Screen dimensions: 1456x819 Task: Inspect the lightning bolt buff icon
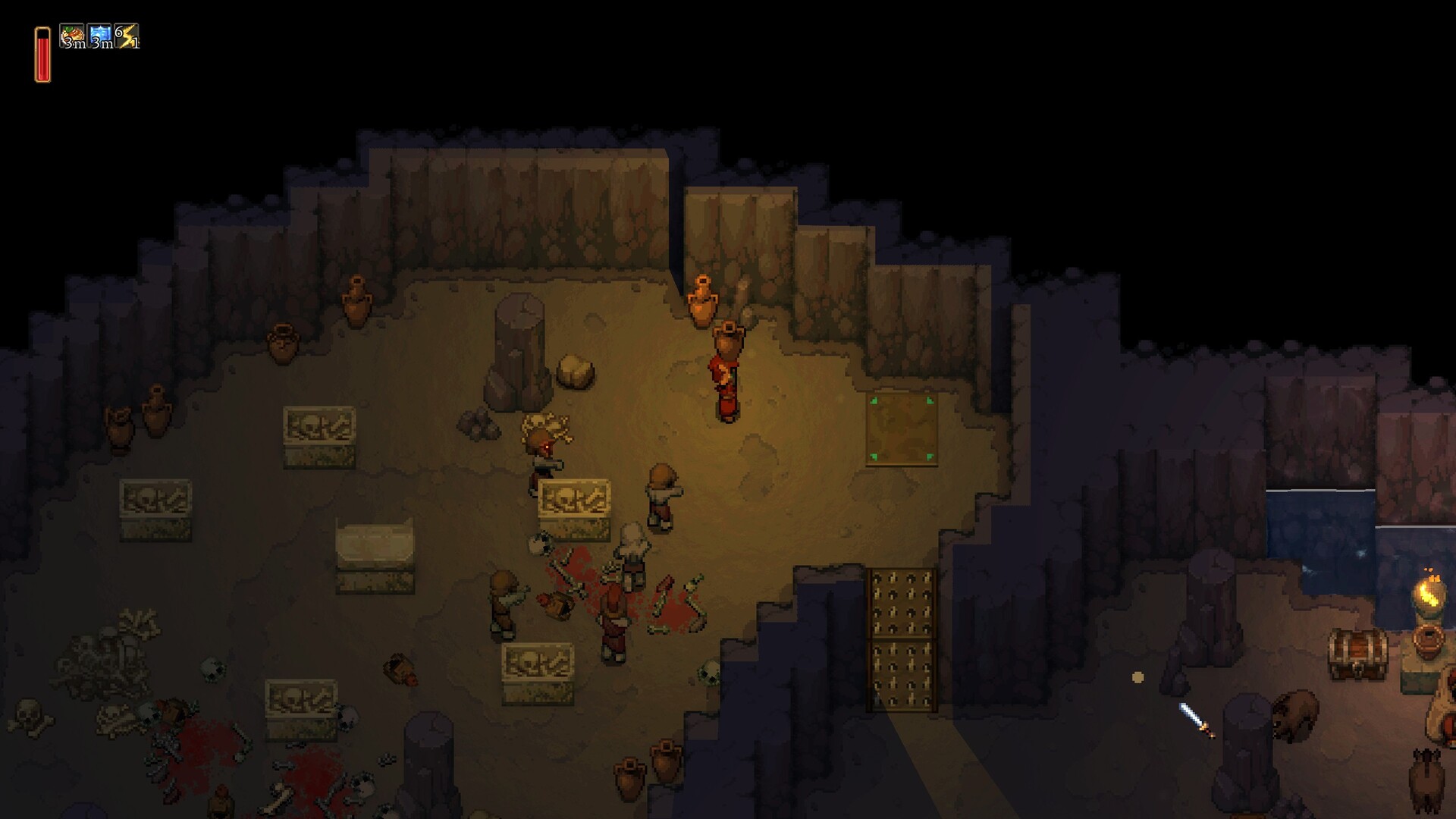tap(127, 36)
